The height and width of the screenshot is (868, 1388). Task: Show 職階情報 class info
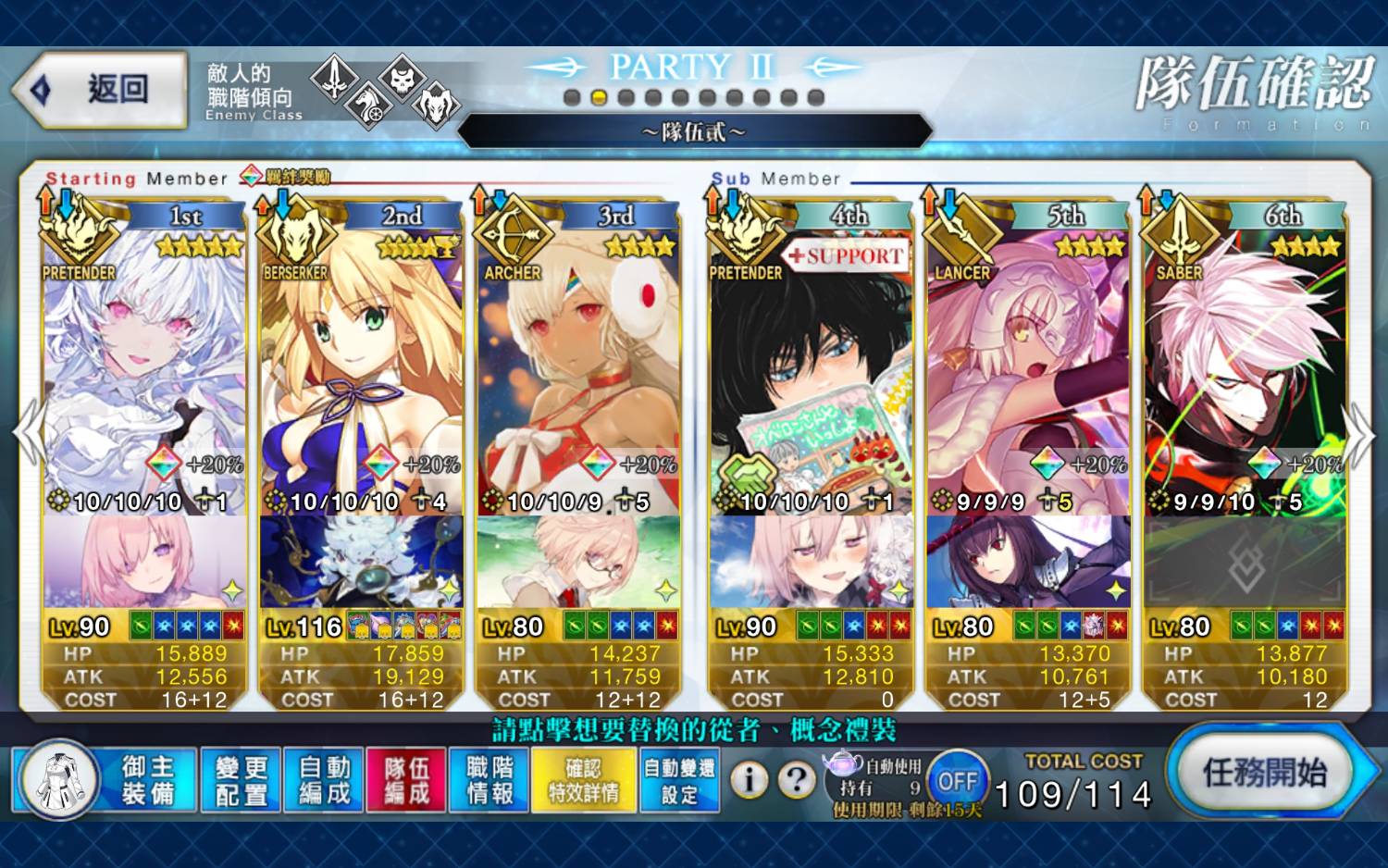490,779
